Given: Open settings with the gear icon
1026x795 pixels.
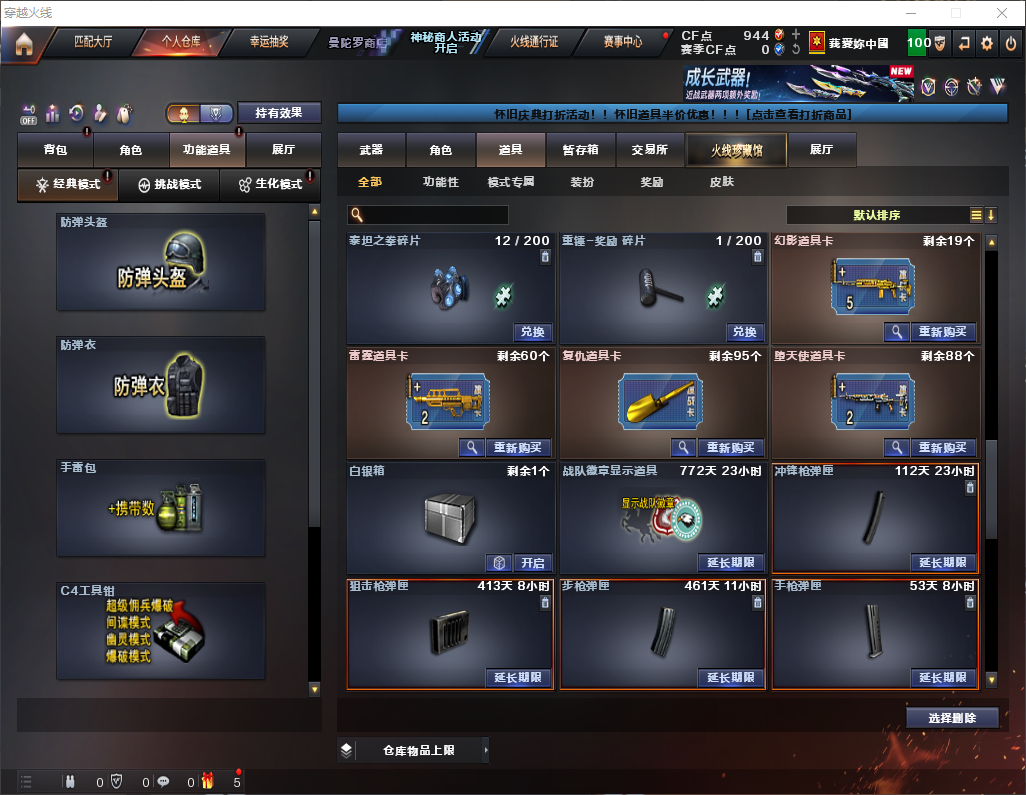Looking at the screenshot, I should click(987, 43).
